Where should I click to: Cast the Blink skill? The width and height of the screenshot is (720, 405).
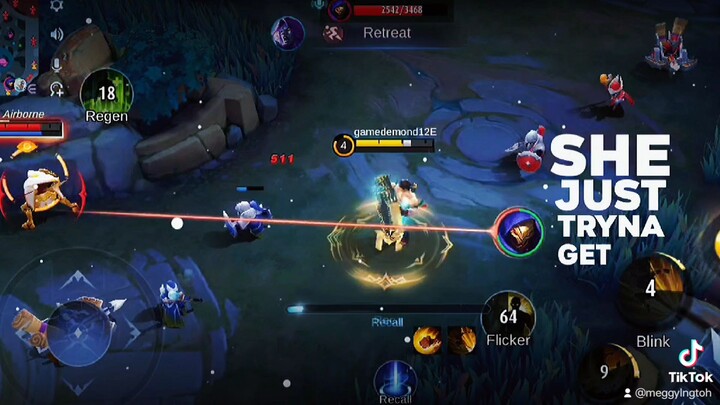(651, 291)
